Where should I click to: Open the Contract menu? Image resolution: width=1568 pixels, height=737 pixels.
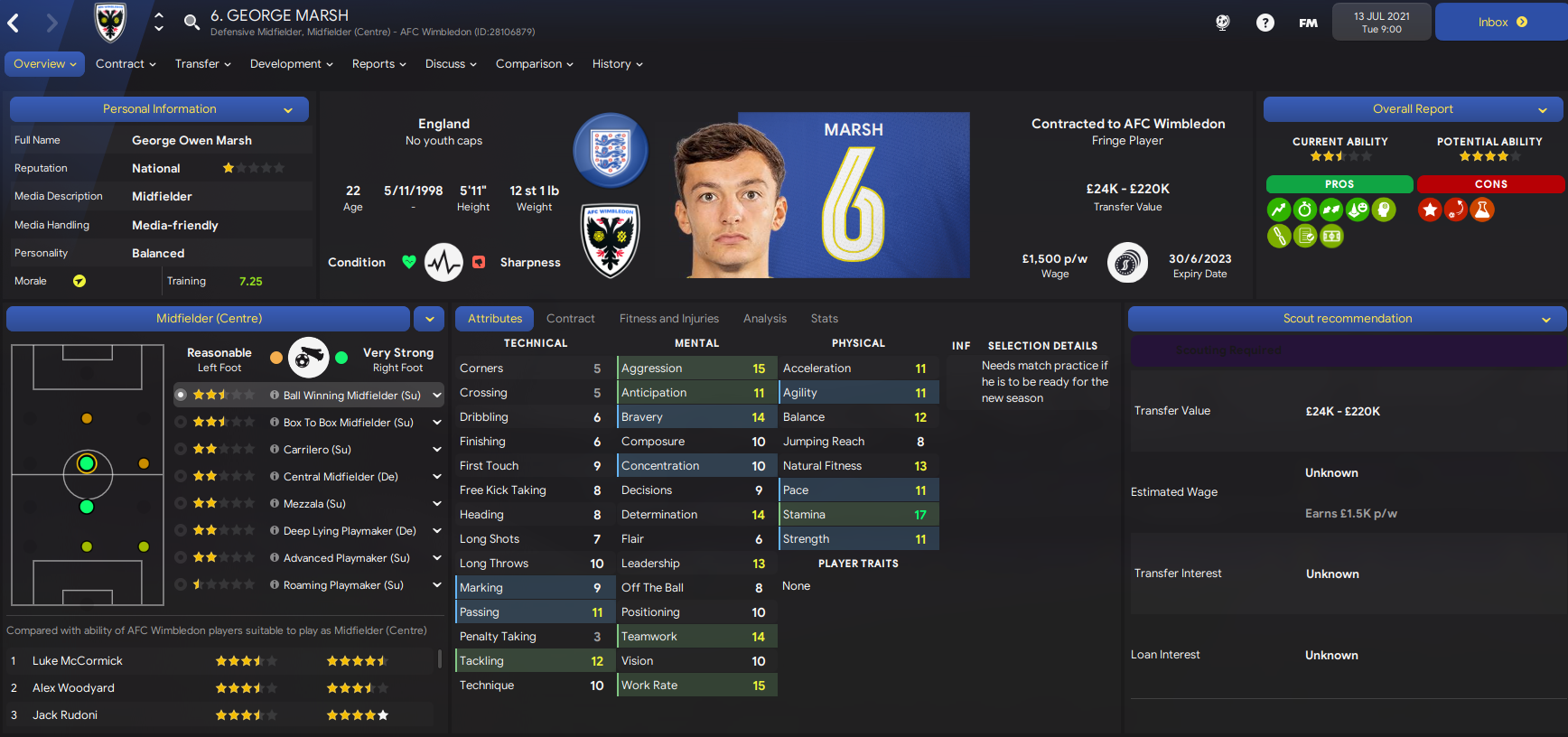pyautogui.click(x=126, y=64)
